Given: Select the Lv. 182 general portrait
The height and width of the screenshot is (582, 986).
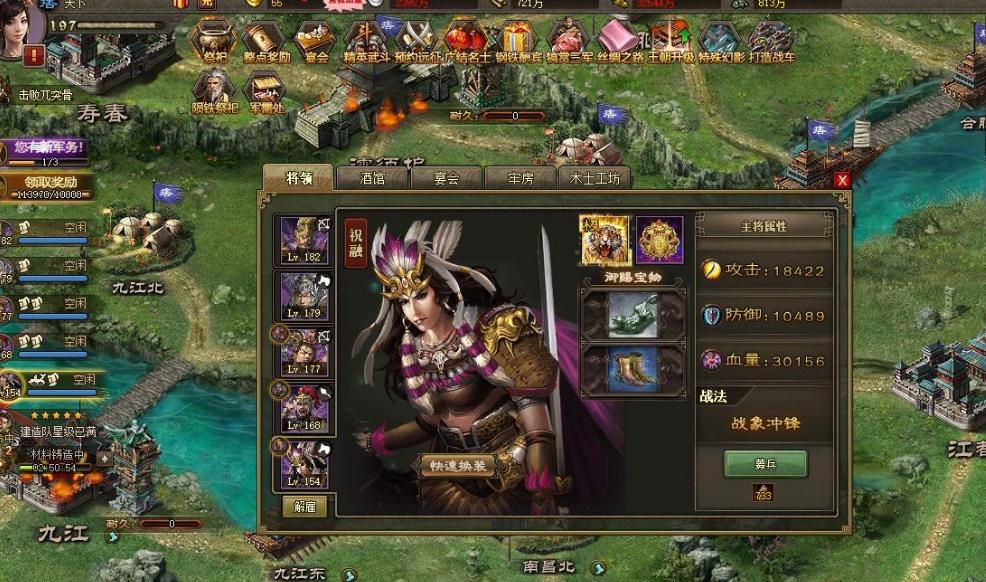Looking at the screenshot, I should [x=304, y=242].
